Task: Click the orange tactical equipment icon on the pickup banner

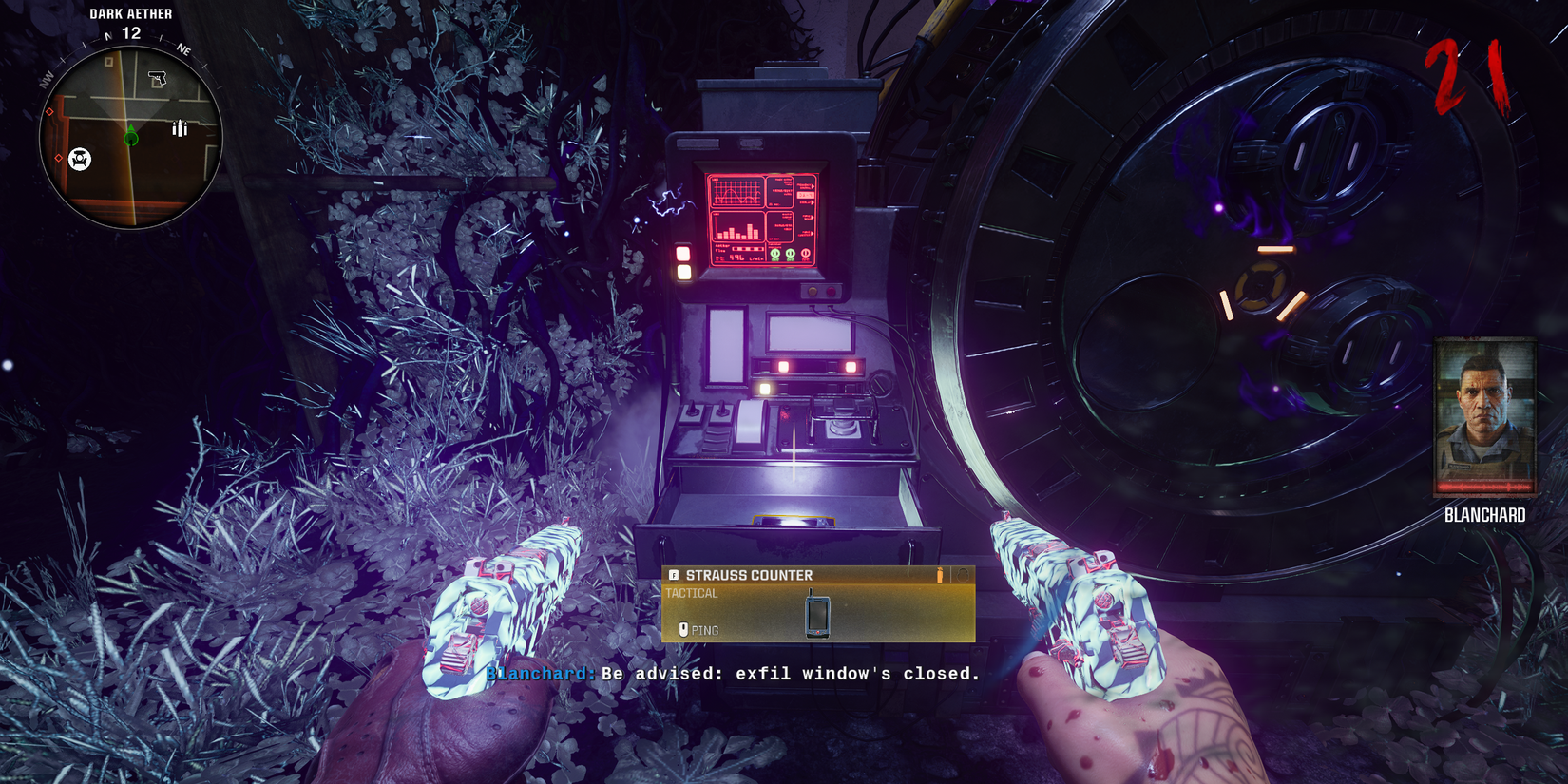Action: pyautogui.click(x=940, y=575)
